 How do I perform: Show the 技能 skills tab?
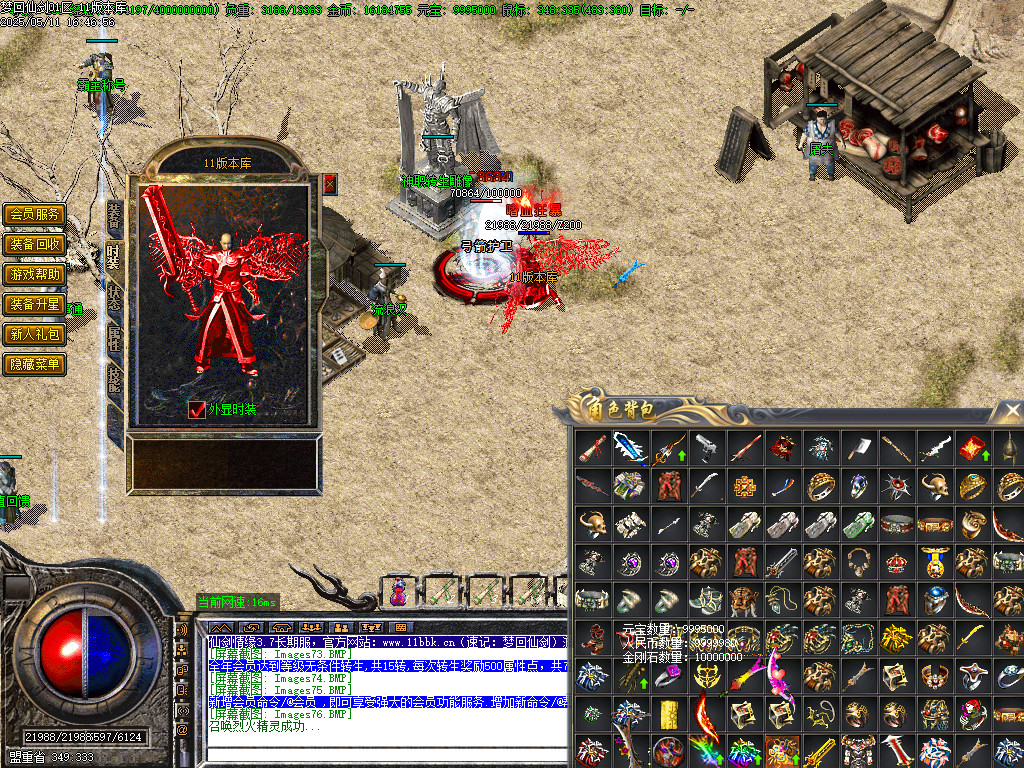coord(114,379)
